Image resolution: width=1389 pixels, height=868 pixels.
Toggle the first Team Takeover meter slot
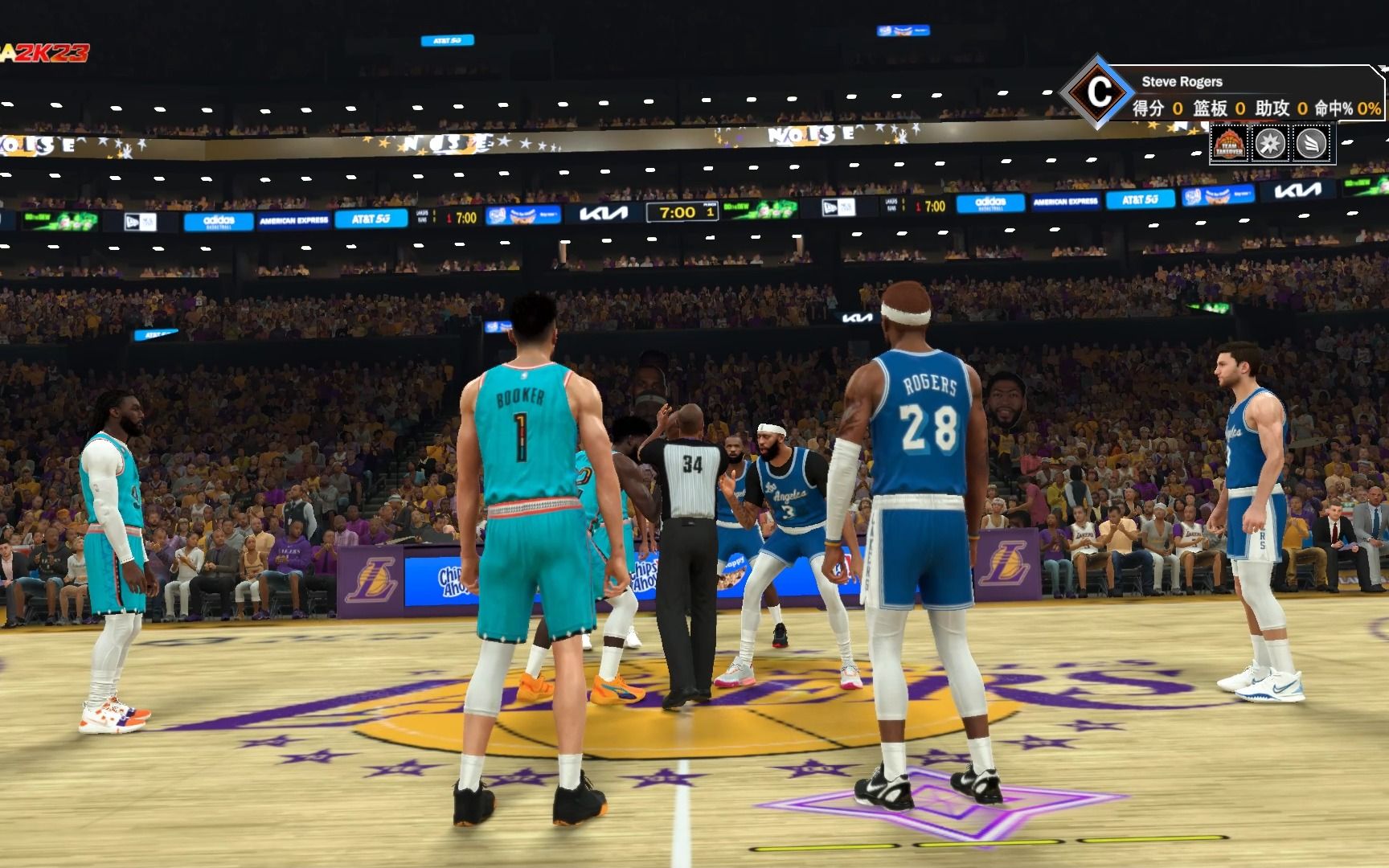(x=1229, y=144)
